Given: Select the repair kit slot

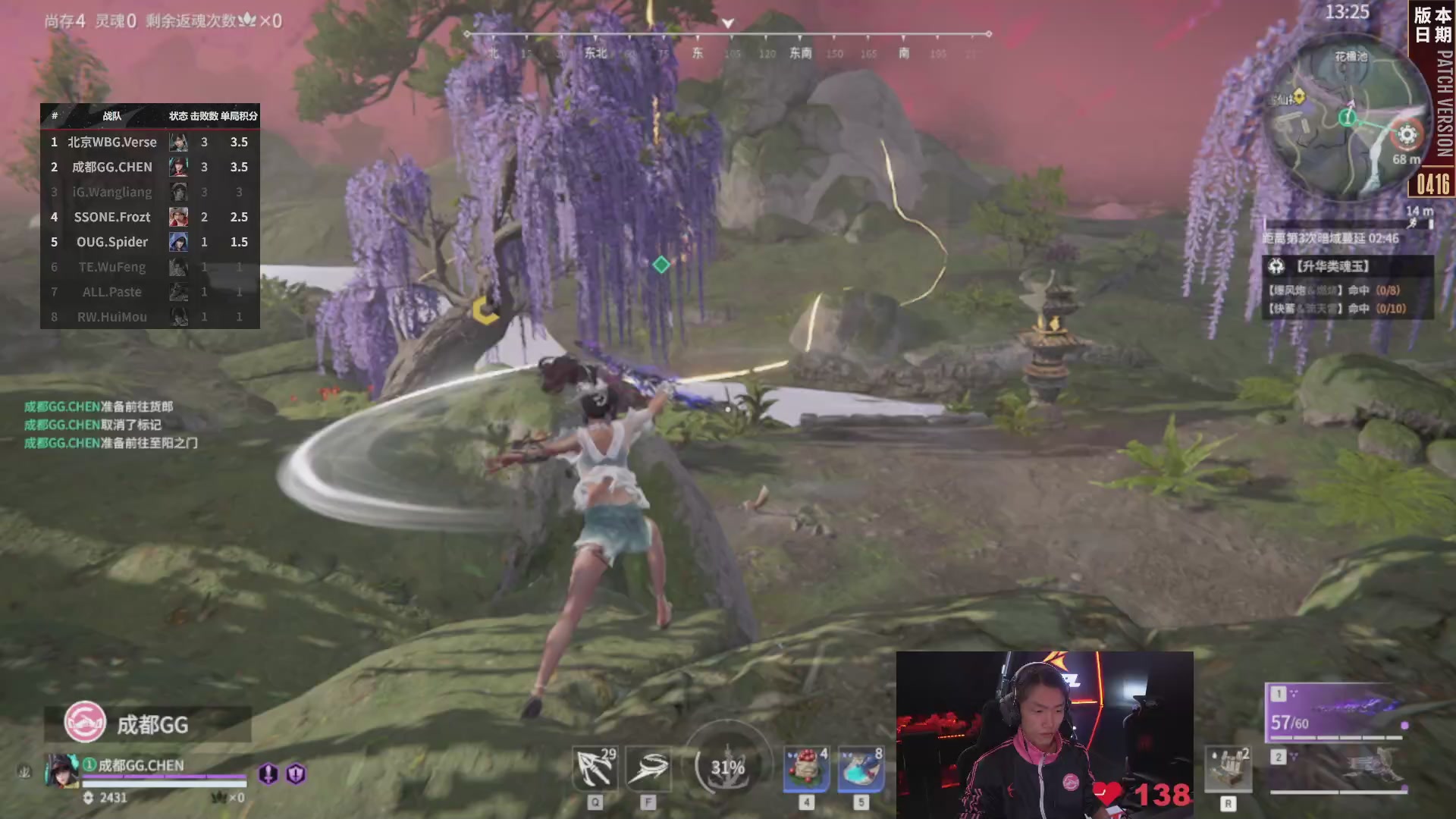Looking at the screenshot, I should pos(1228,769).
